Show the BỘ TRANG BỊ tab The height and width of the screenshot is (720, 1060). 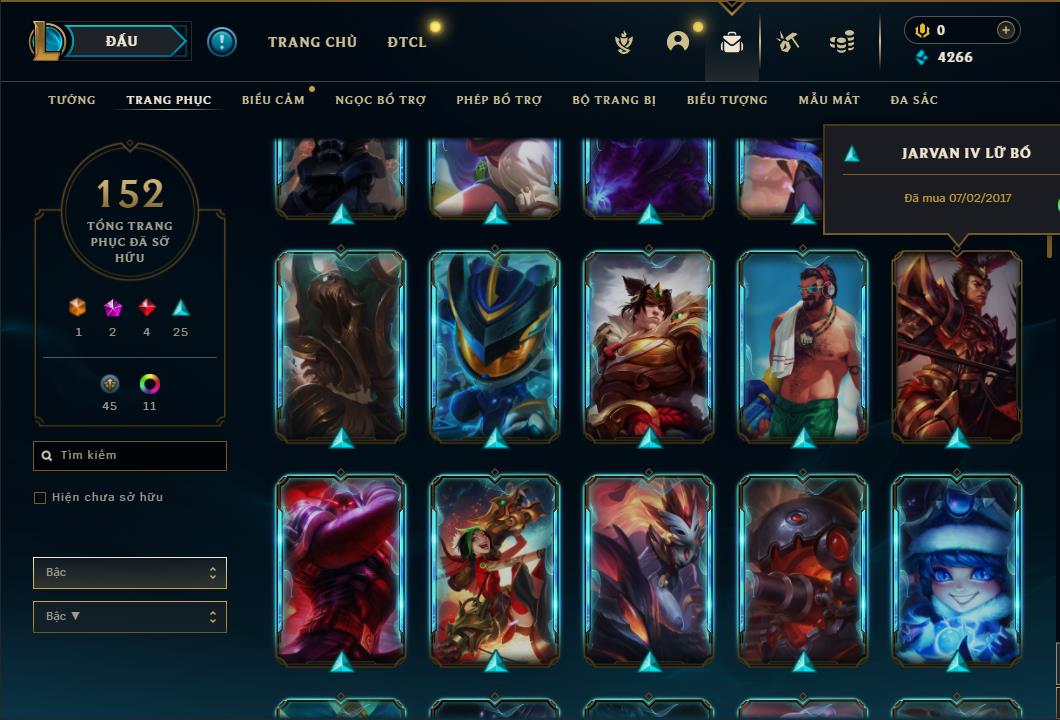(x=614, y=100)
